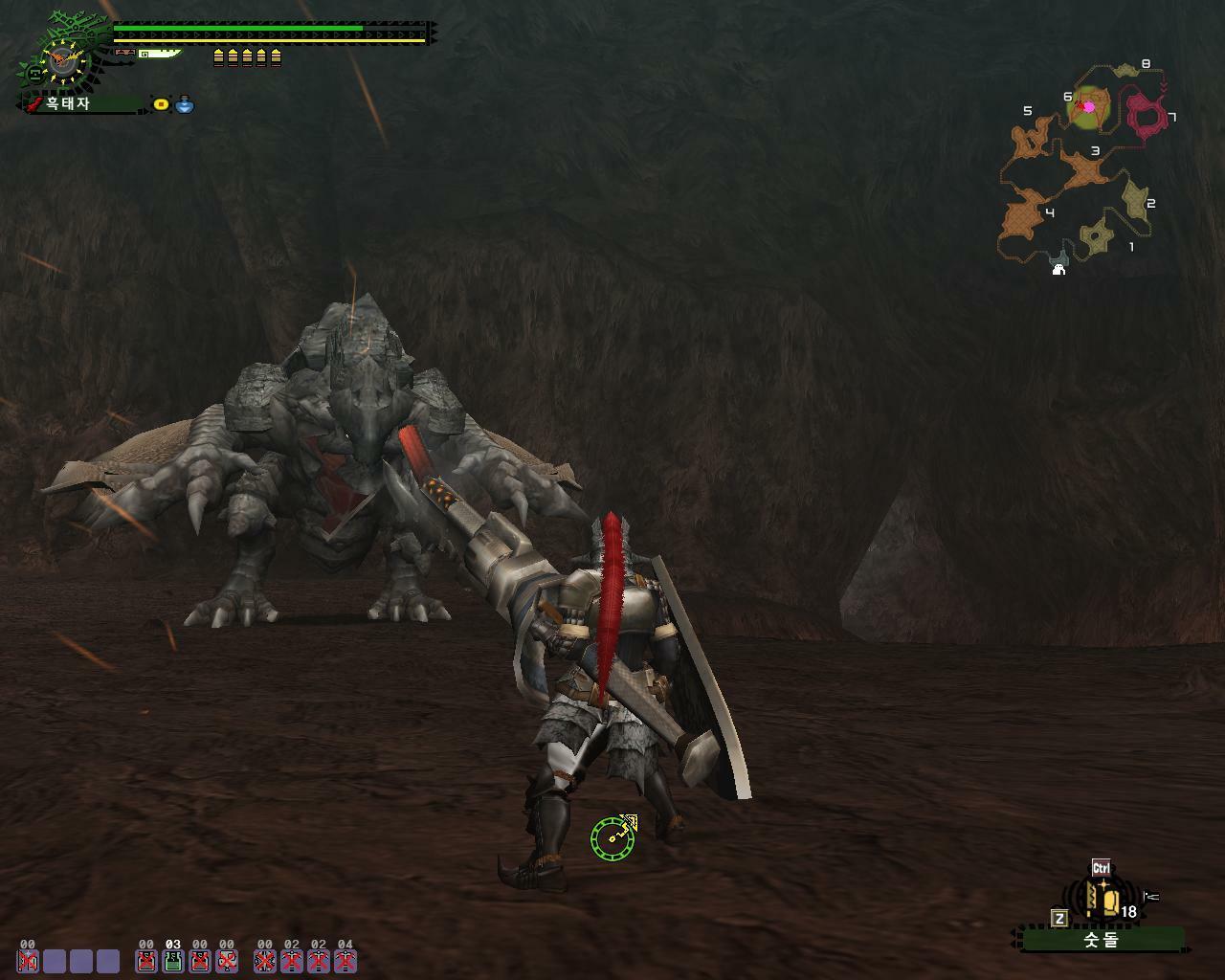Select the yellow coin status icon
This screenshot has height=980, width=1225.
click(161, 104)
